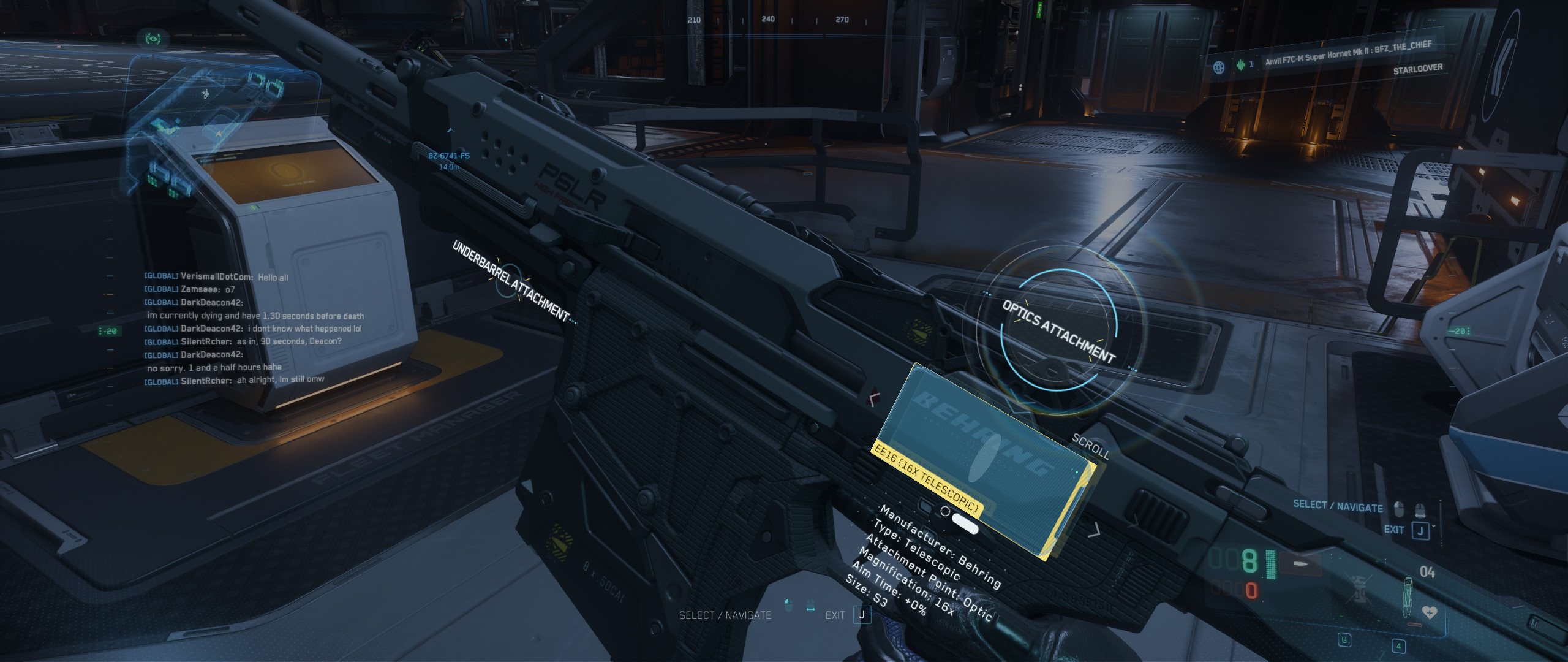The height and width of the screenshot is (662, 1568).
Task: Select the Optics Attachment slot
Action: [1058, 332]
